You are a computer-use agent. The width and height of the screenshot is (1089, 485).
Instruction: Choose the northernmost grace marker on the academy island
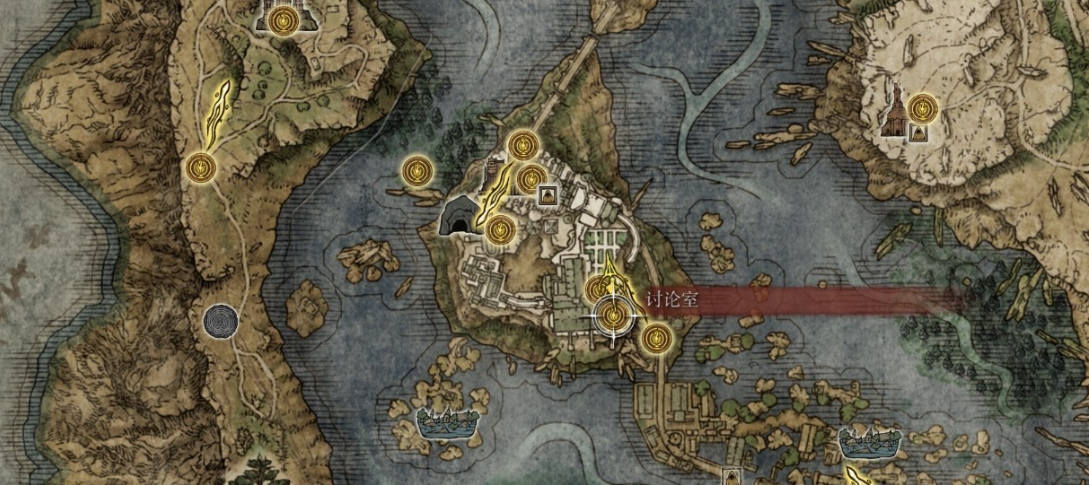(520, 146)
